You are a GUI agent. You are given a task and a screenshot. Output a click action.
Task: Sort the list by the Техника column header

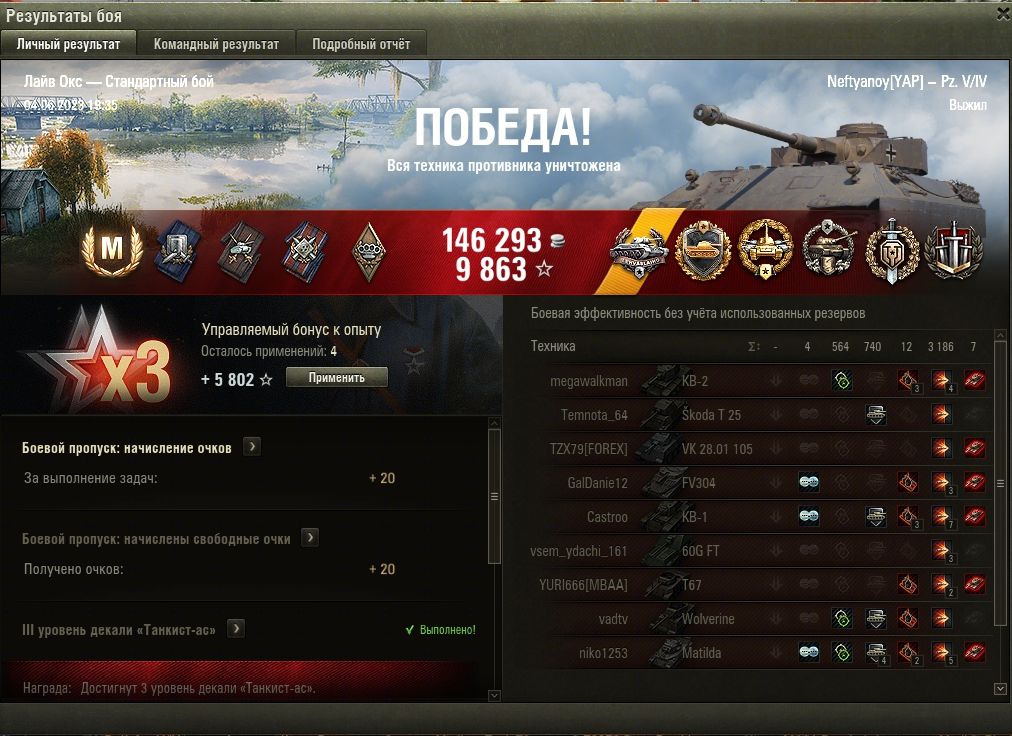pos(553,346)
